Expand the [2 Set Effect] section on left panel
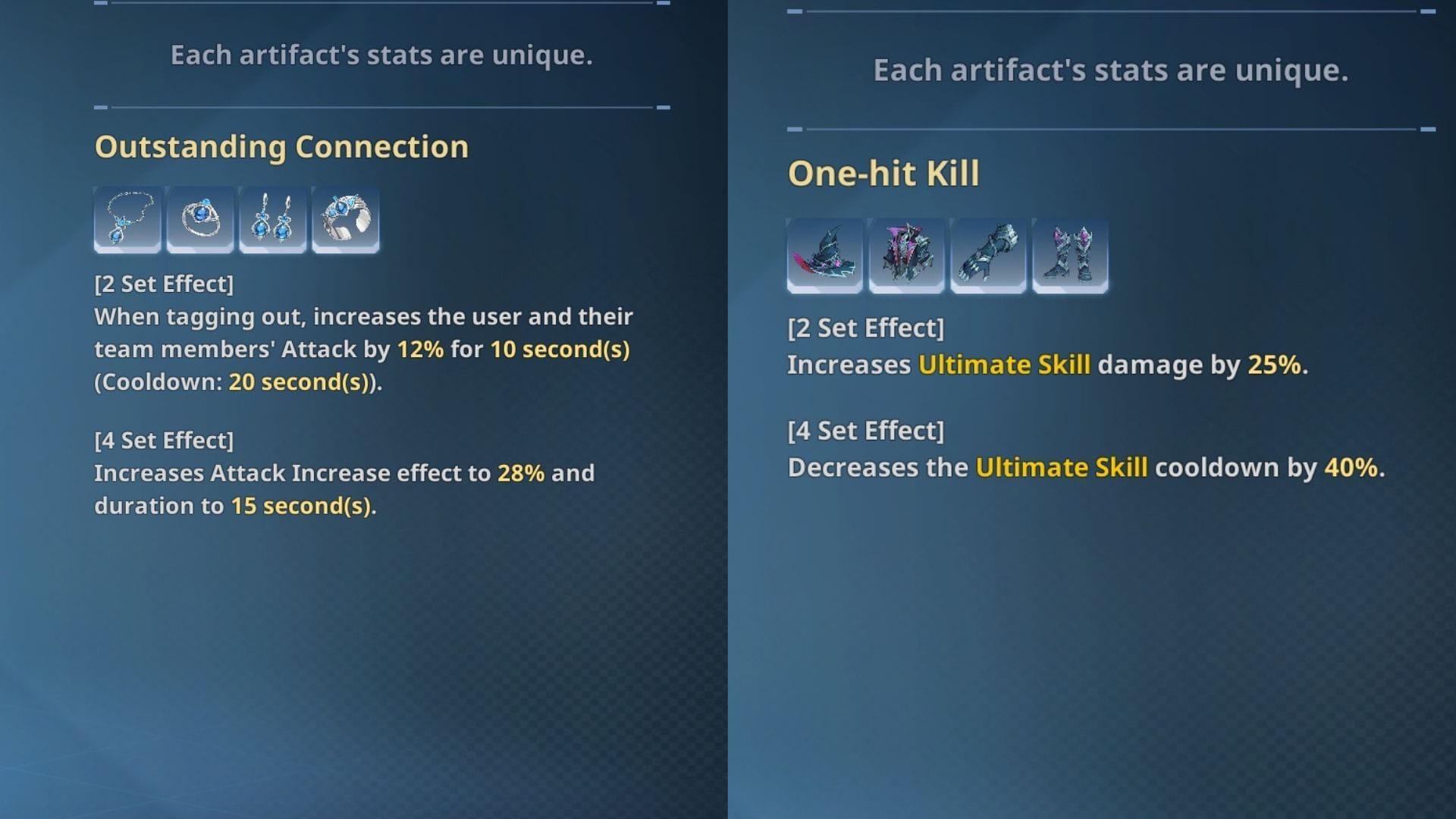 (164, 284)
